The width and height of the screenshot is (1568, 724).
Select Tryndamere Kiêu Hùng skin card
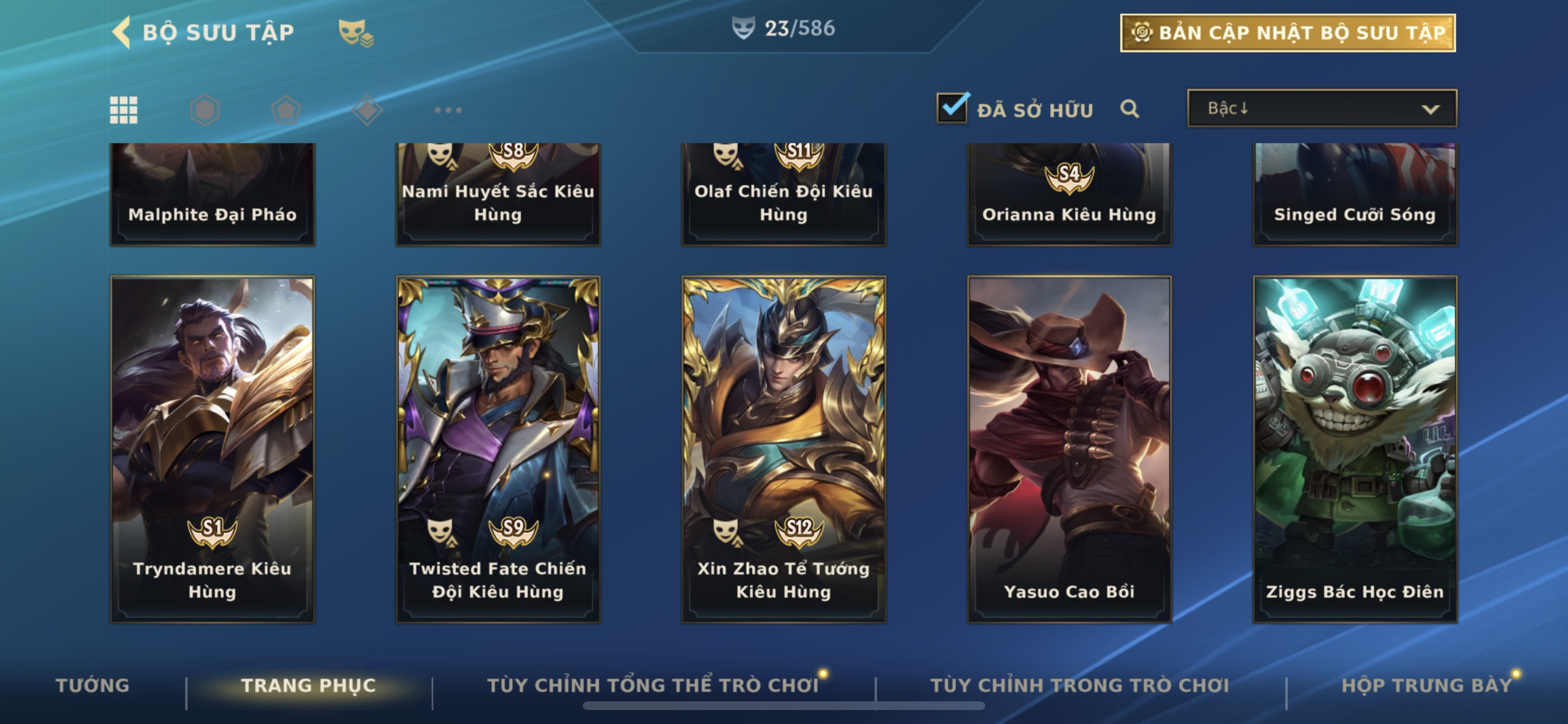pos(212,449)
